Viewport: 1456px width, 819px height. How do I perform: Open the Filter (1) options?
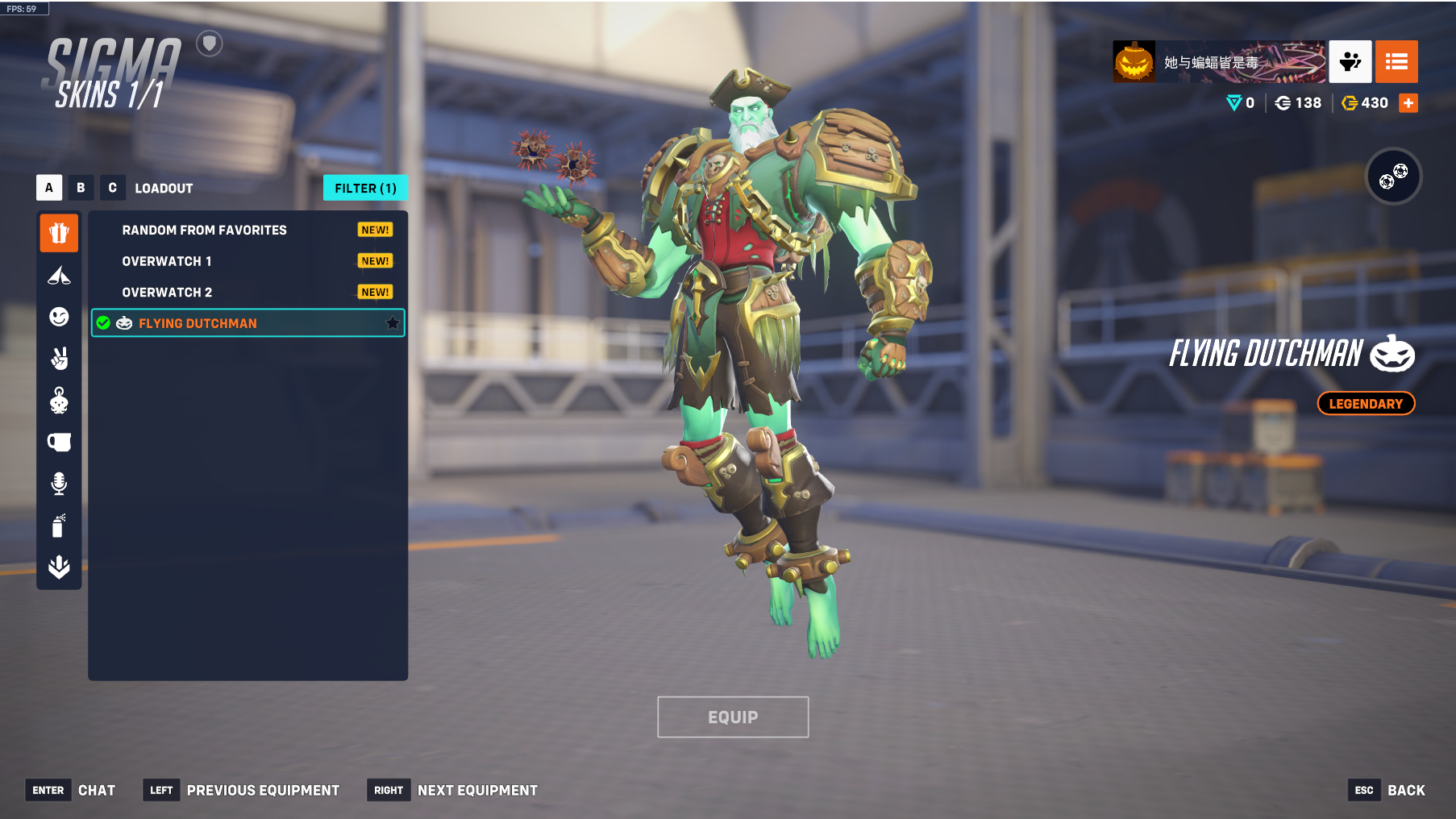tap(365, 188)
